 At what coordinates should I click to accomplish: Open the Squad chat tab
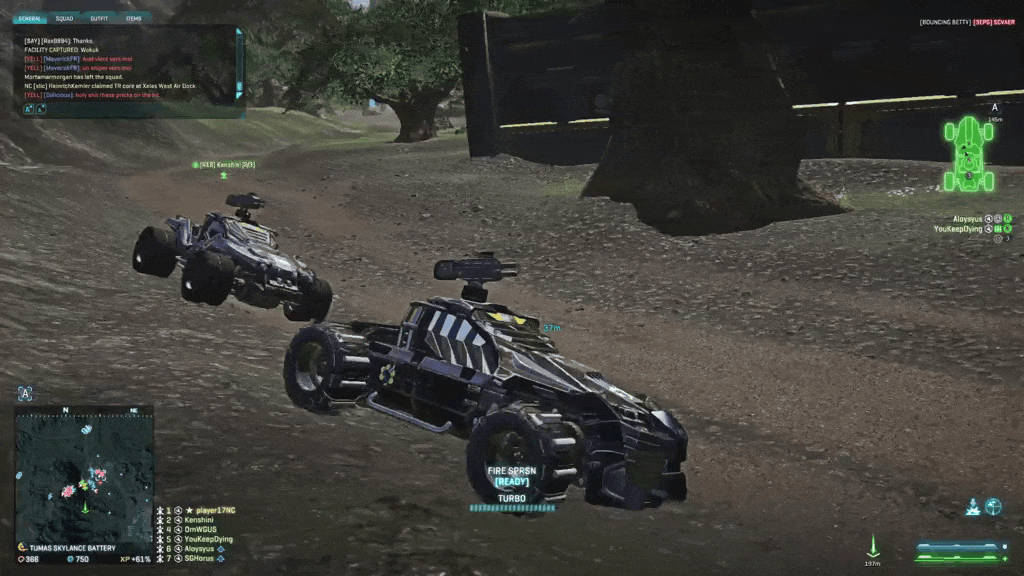[64, 18]
